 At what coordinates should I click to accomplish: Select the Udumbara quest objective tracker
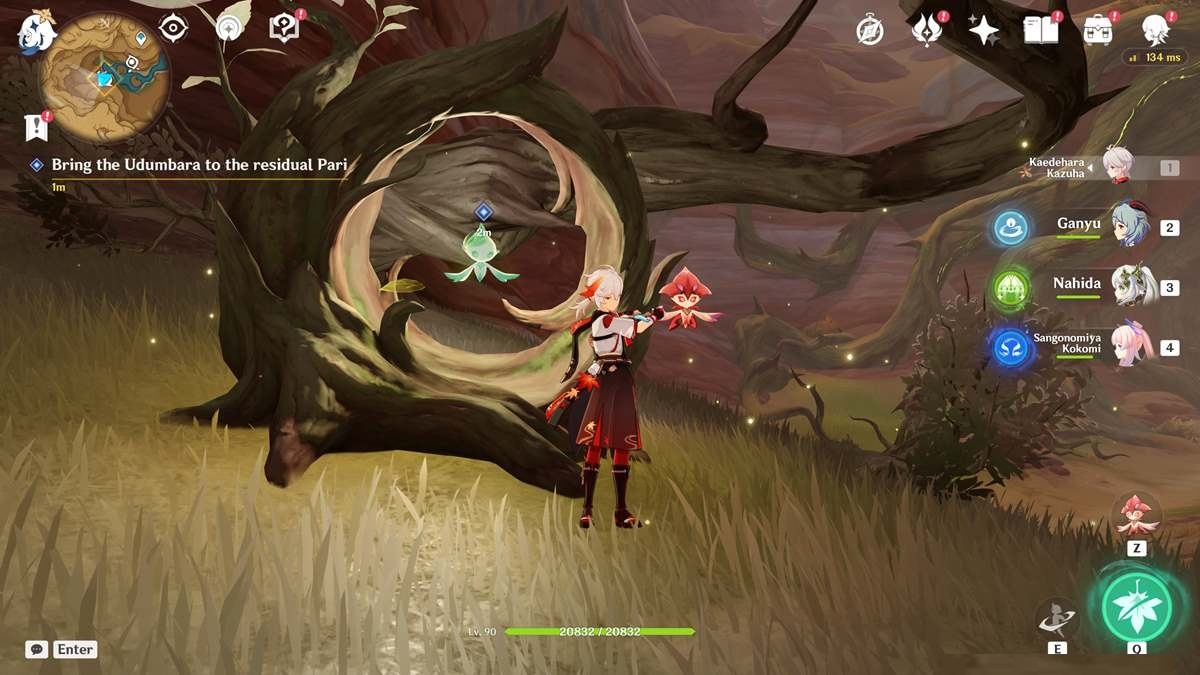click(200, 165)
